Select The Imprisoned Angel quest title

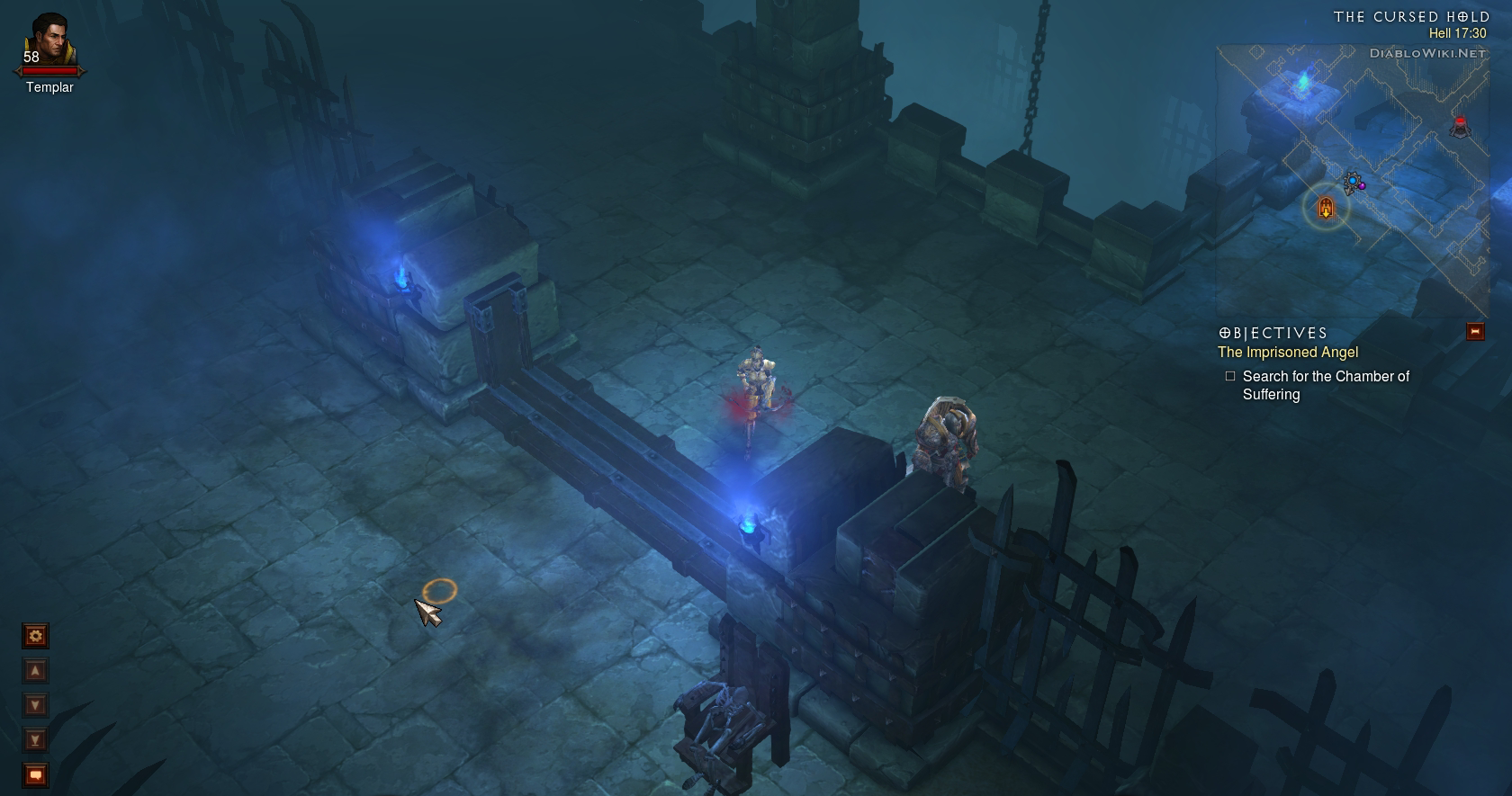pyautogui.click(x=1287, y=353)
